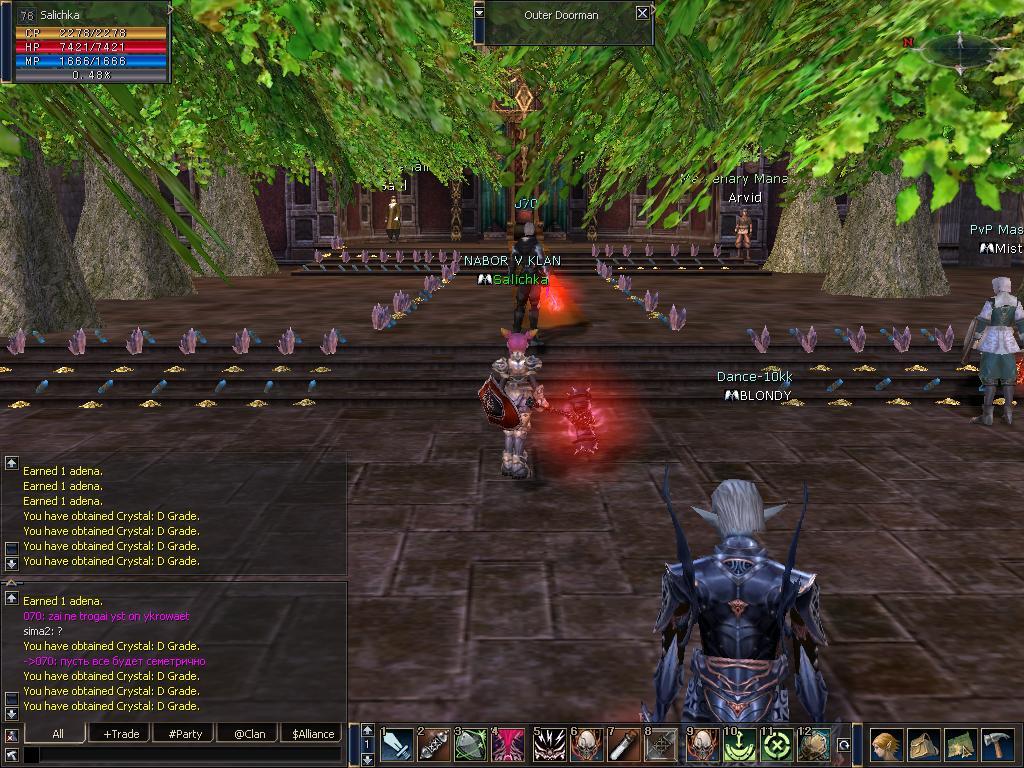Minimize the target window using its dropdown arrow
This screenshot has height=768, width=1024.
479,11
